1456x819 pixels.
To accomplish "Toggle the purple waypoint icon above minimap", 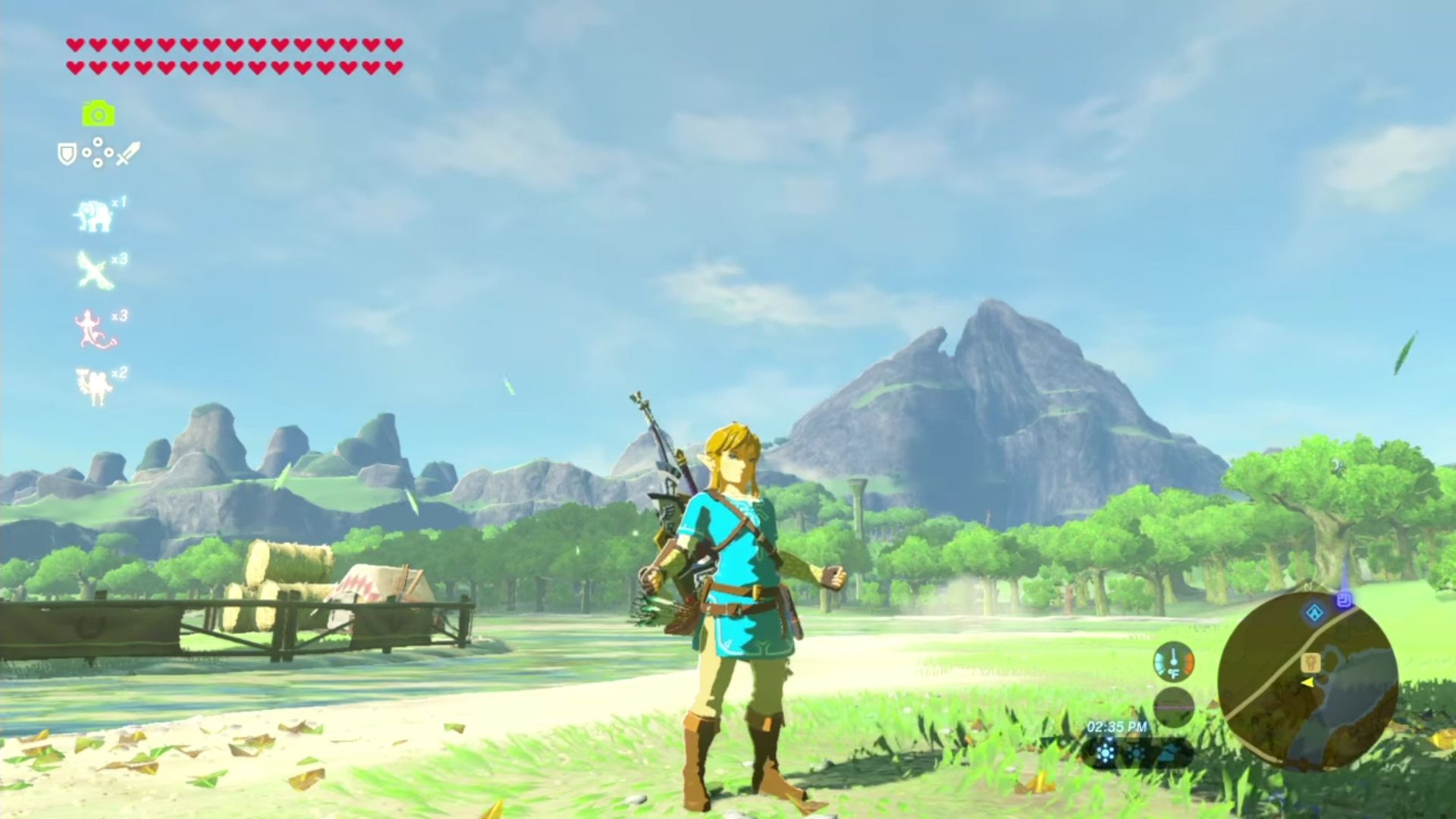I will (1344, 600).
